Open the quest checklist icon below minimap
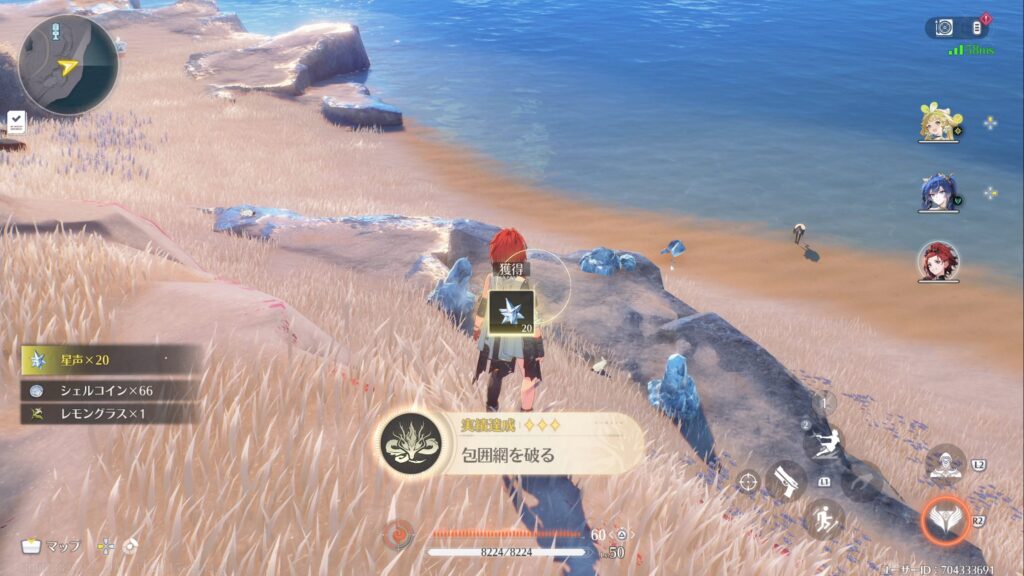The height and width of the screenshot is (576, 1024). pyautogui.click(x=16, y=122)
